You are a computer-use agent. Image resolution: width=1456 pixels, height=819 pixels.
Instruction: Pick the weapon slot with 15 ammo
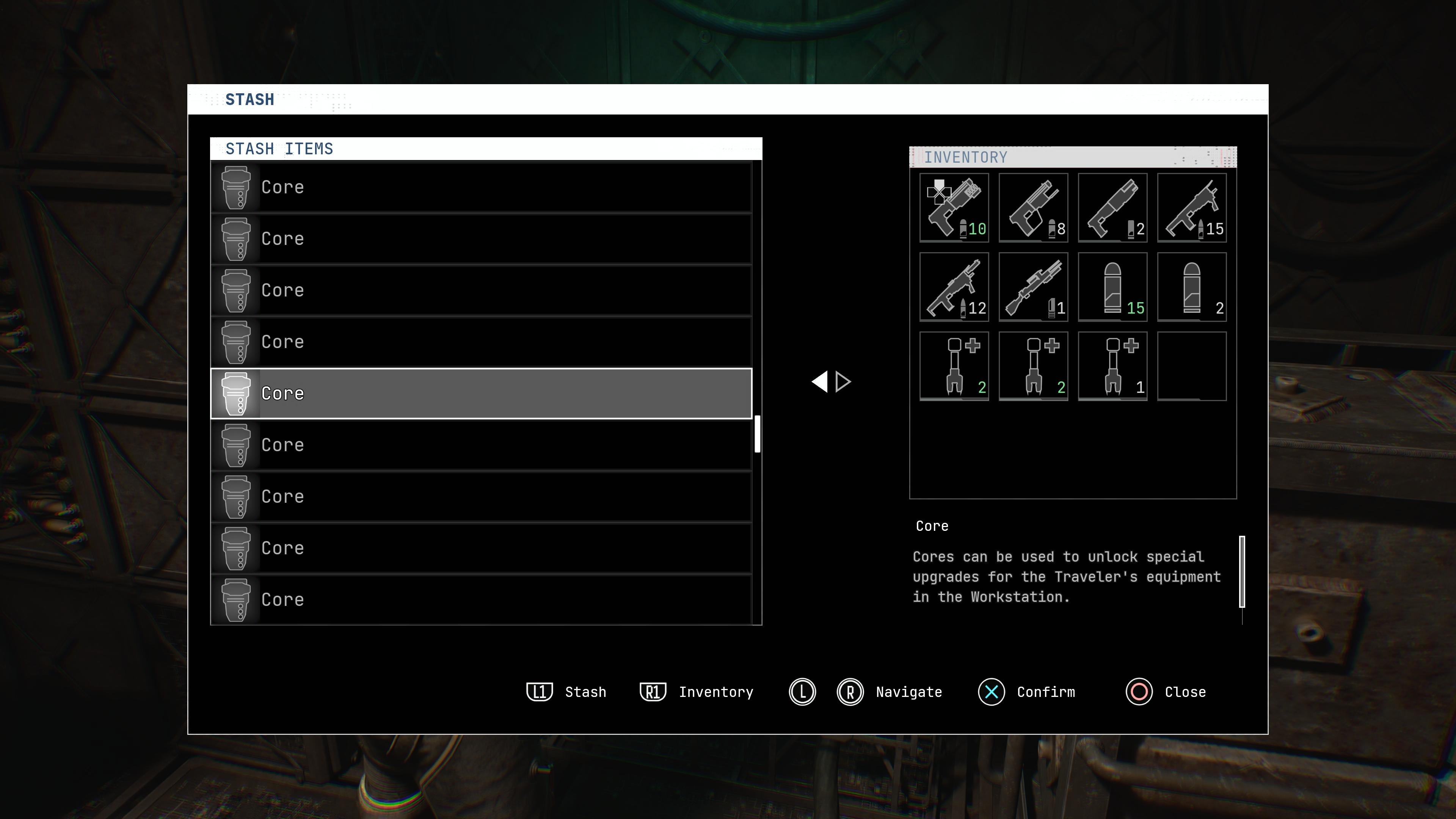pyautogui.click(x=1191, y=207)
